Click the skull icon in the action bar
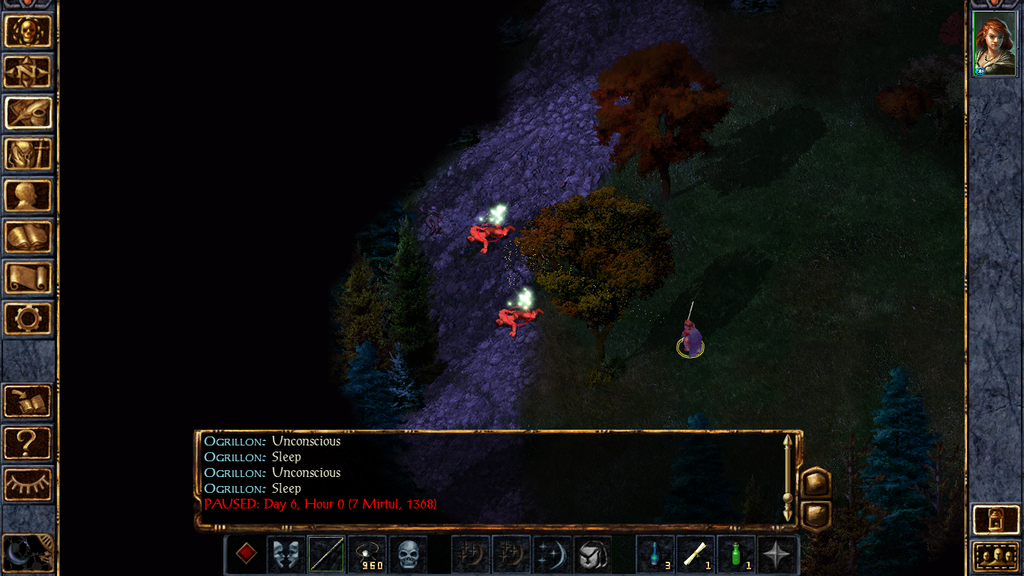 (408, 553)
